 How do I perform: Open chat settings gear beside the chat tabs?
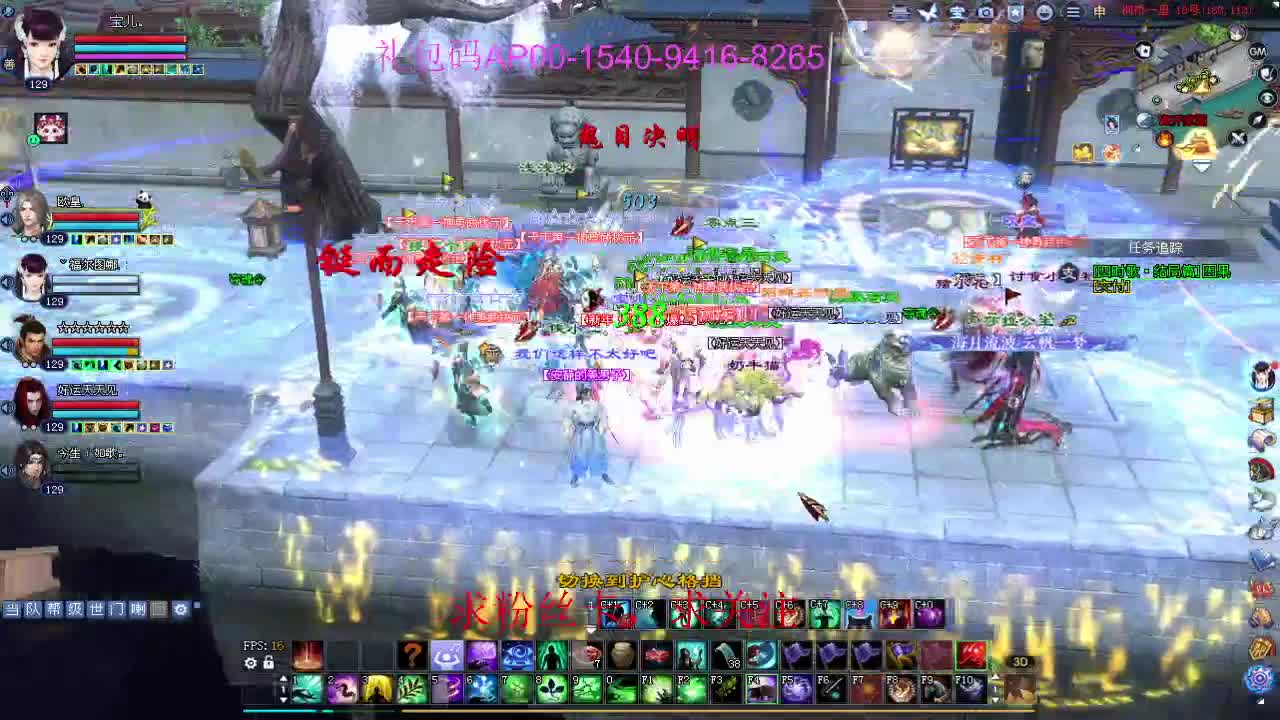181,610
